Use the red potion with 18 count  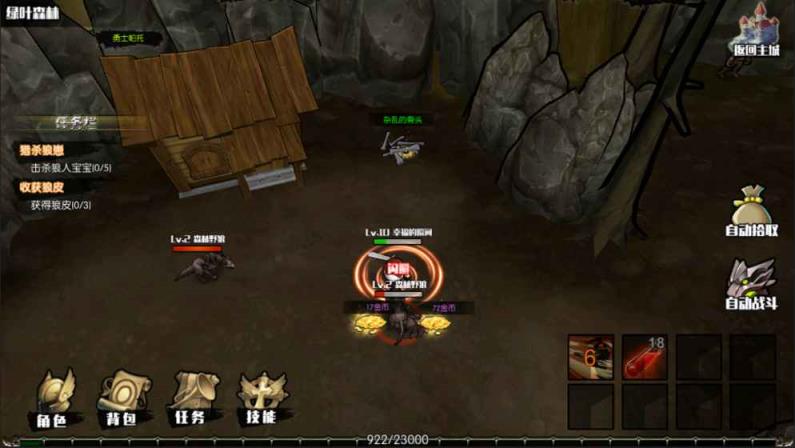644,357
